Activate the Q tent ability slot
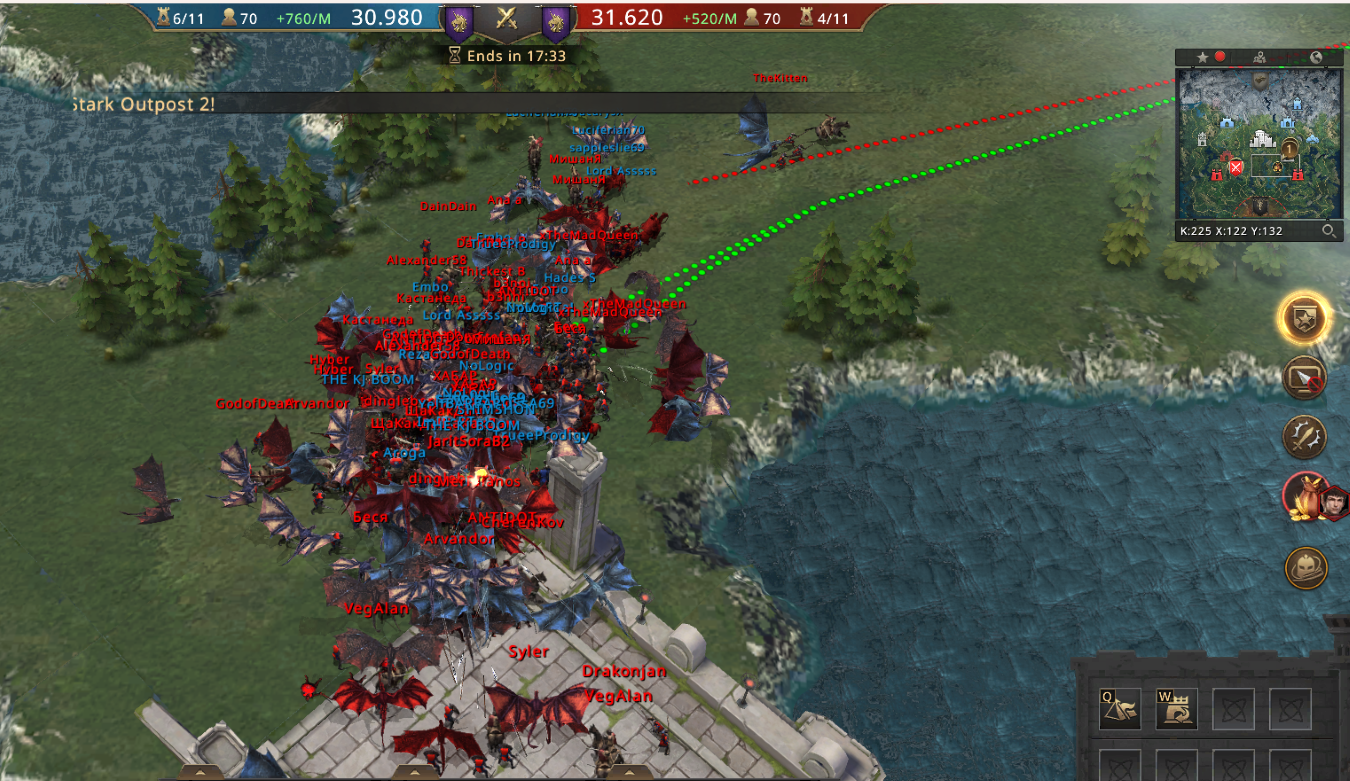Viewport: 1350px width, 781px height. tap(1119, 709)
